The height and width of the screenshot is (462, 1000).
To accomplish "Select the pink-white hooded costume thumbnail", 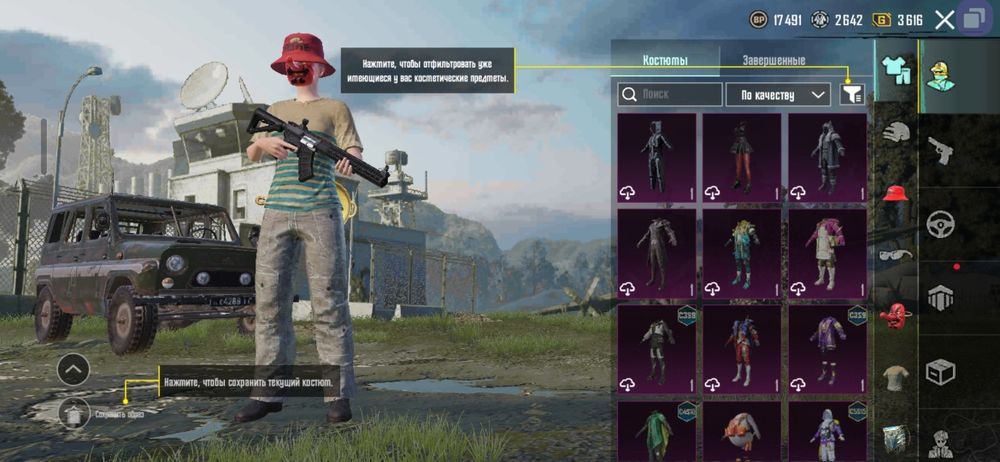I will coord(827,254).
